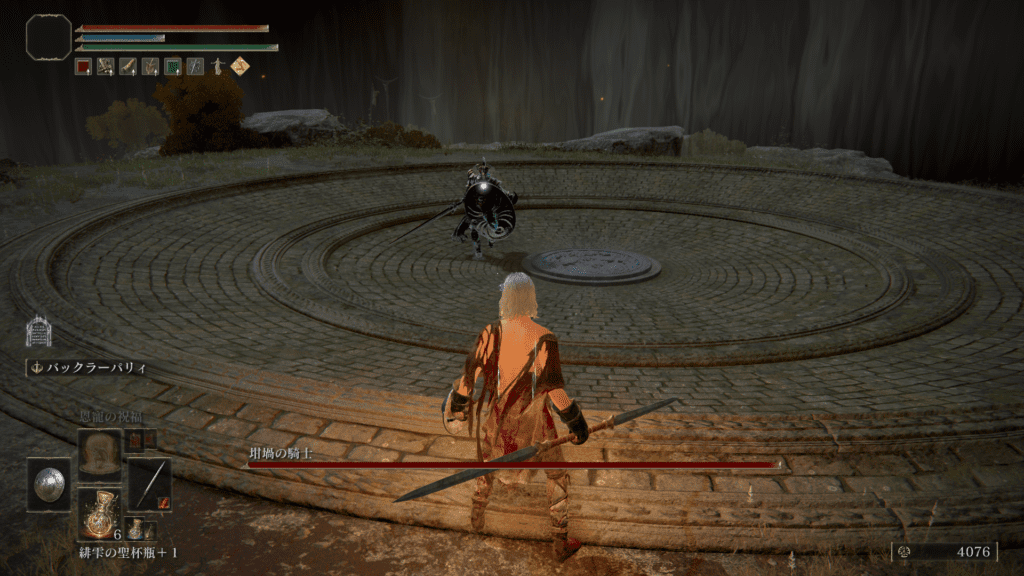
Task: Click the pale standing figure status icon
Action: [x=217, y=67]
